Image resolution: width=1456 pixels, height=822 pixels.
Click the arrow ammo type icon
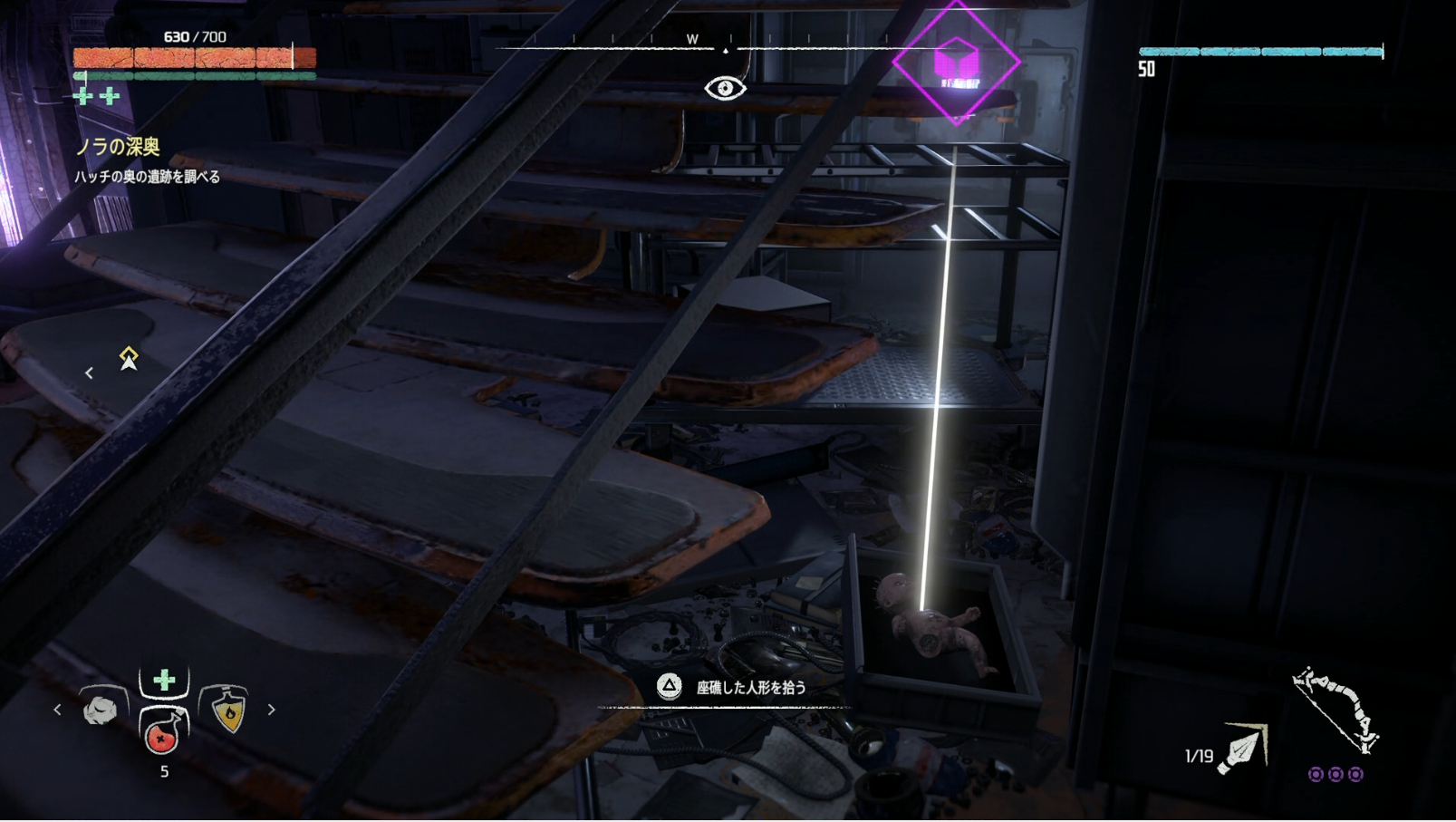[1243, 749]
